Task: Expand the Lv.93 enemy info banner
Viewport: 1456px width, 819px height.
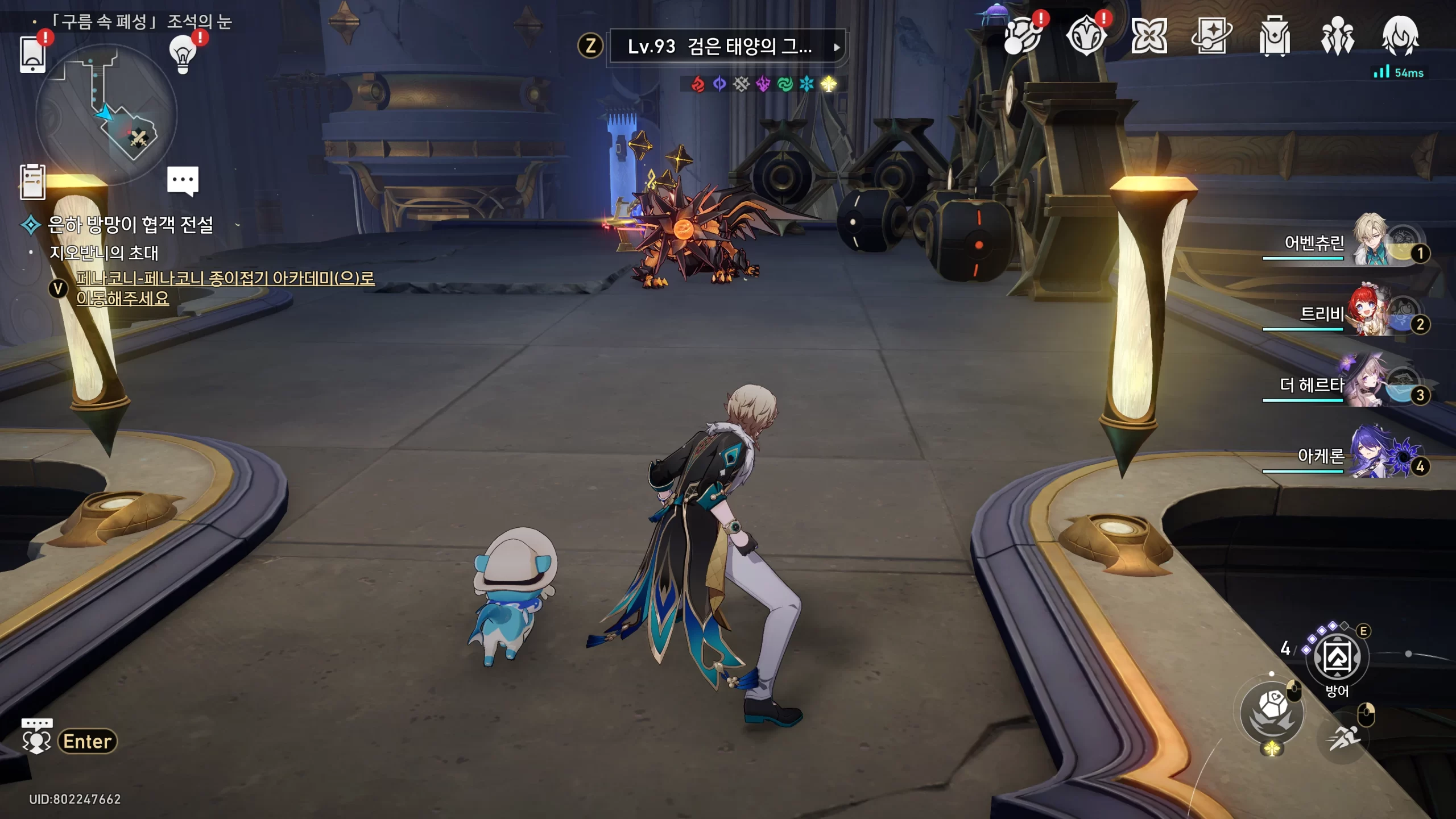Action: coord(726,47)
